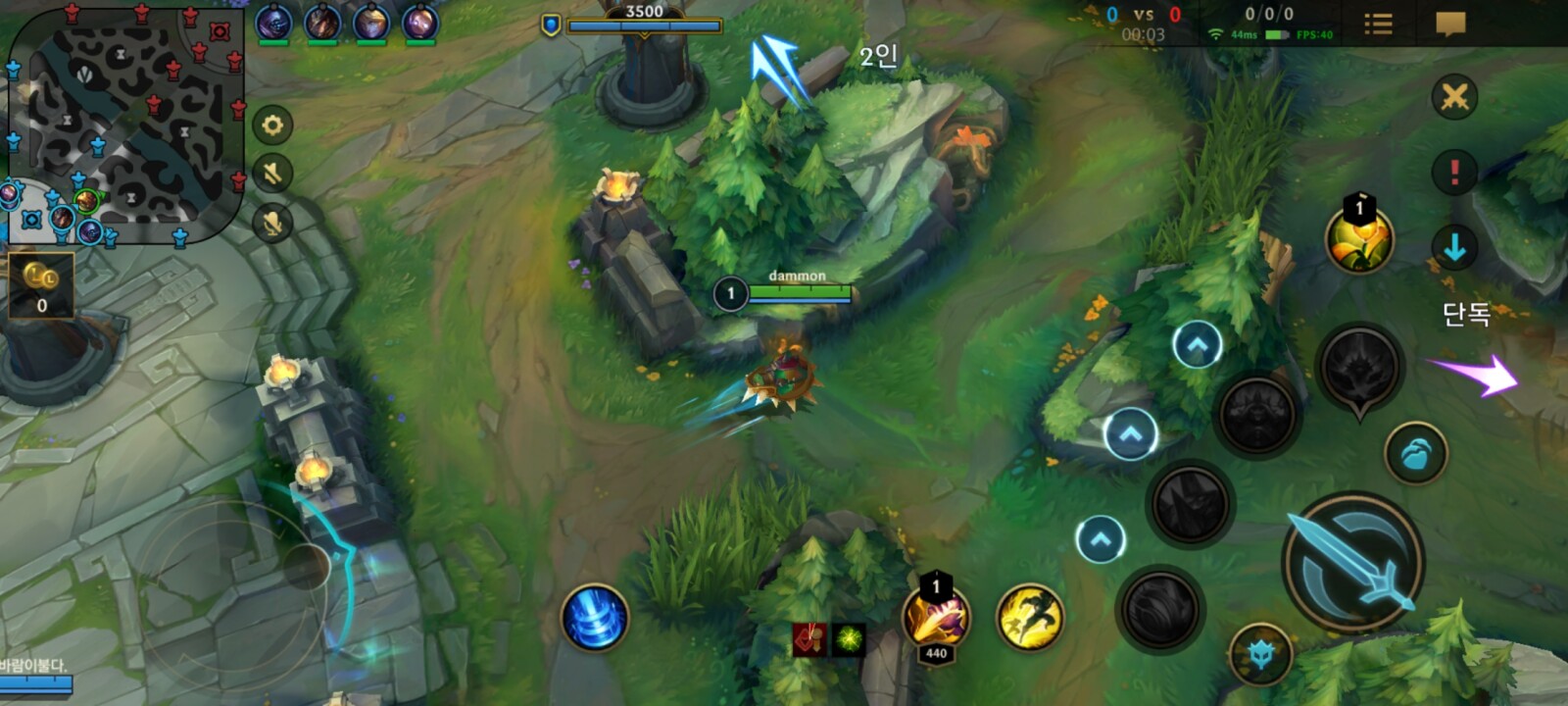Select the turret targeting button
The height and width of the screenshot is (706, 1568).
pyautogui.click(x=1261, y=654)
